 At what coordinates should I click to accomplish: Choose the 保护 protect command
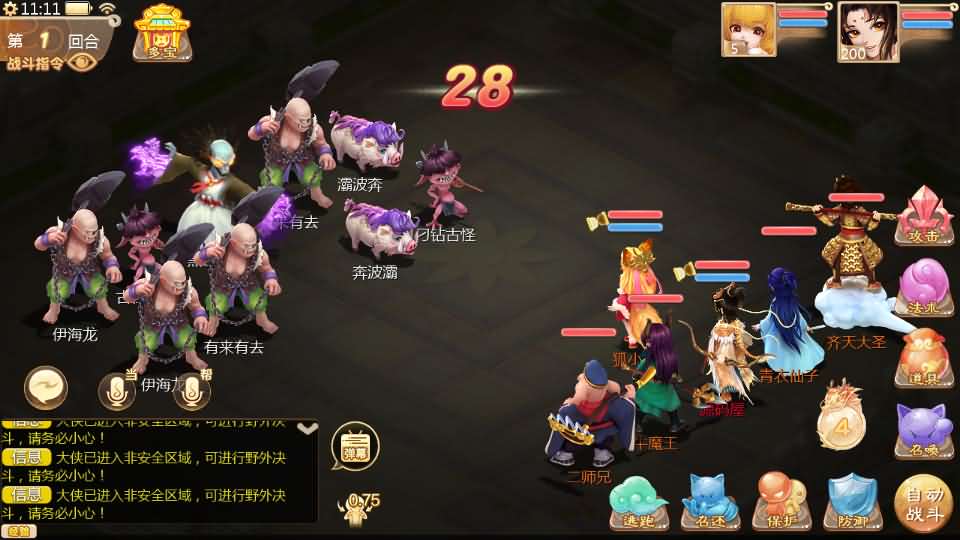(781, 502)
